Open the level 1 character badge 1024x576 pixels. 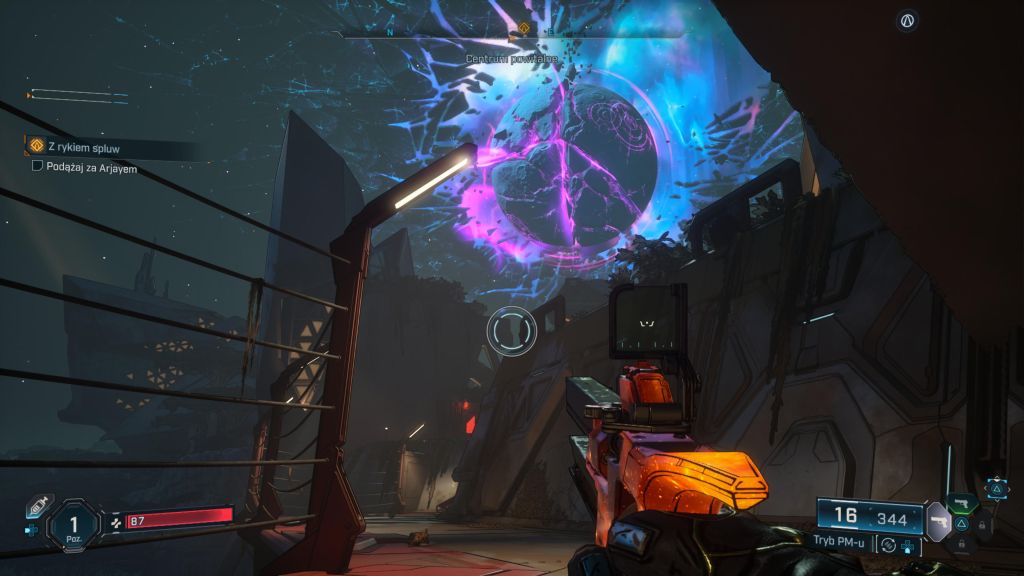coord(73,524)
